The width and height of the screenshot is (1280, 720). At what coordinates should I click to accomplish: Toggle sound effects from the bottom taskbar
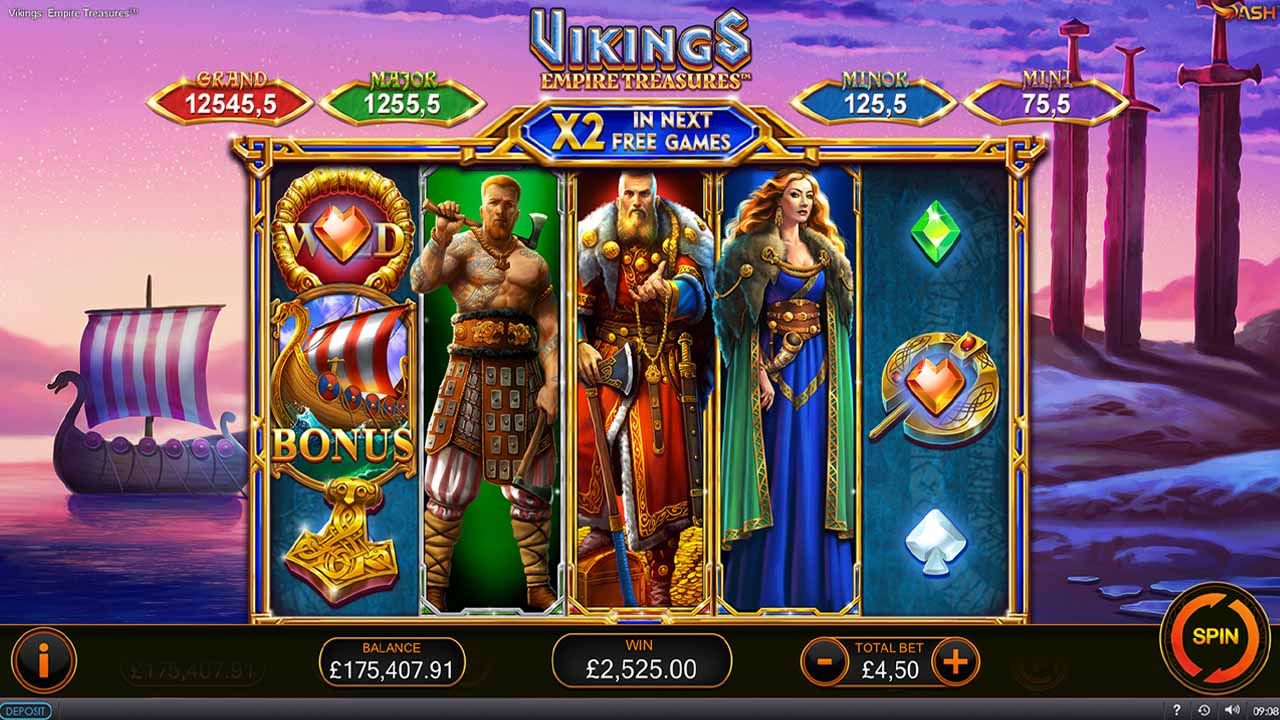coord(1231,710)
